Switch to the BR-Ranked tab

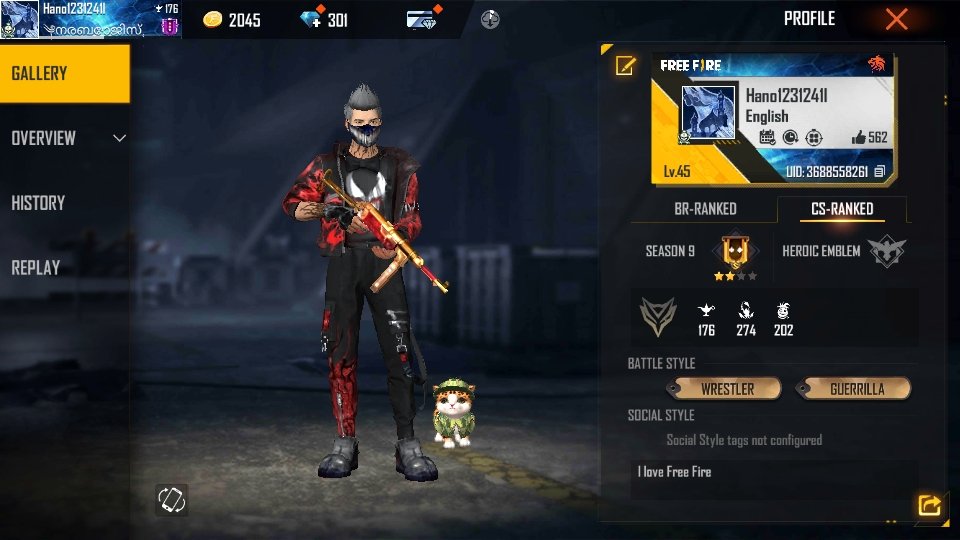coord(705,209)
